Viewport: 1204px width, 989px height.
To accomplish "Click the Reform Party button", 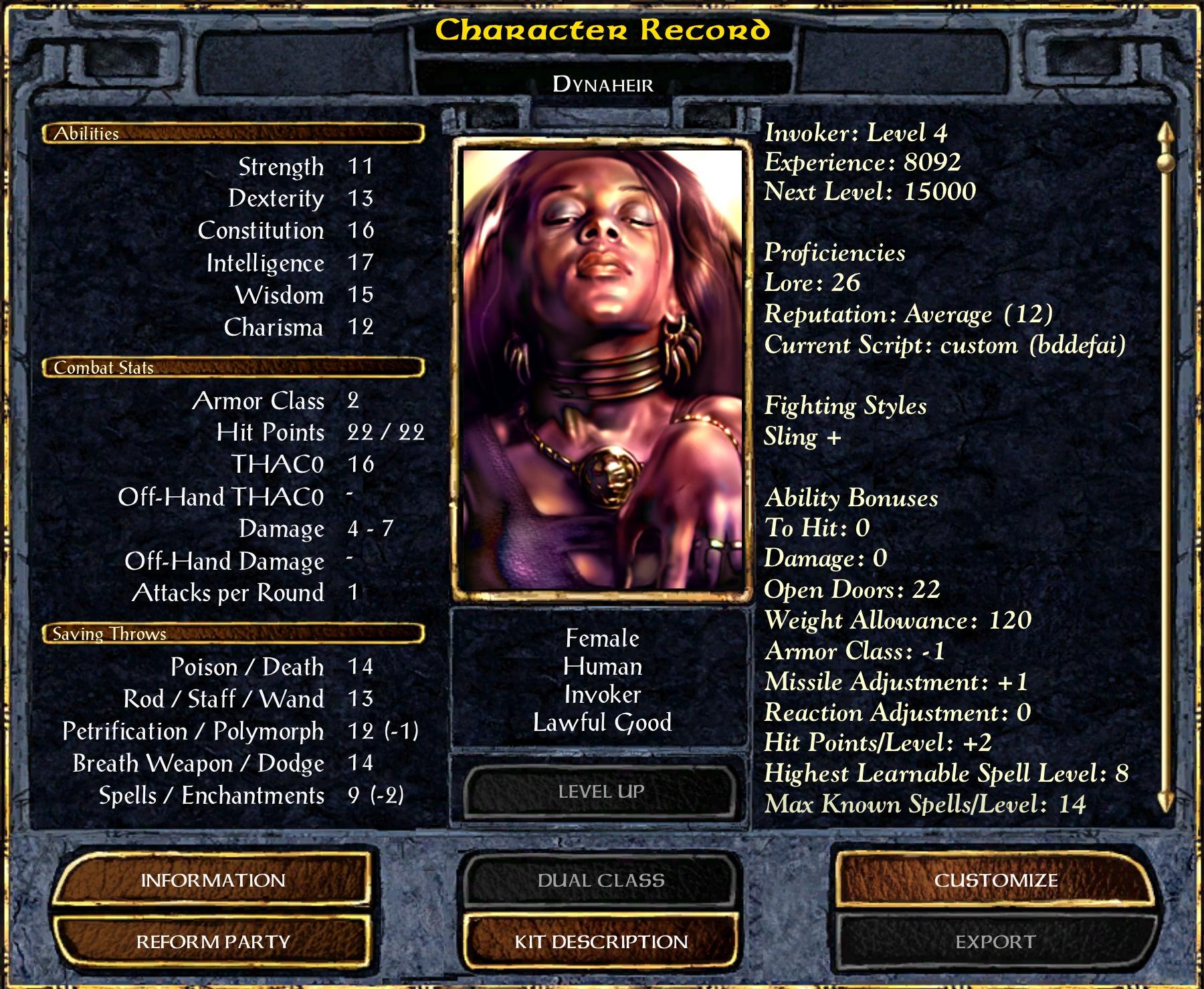I will tap(213, 942).
